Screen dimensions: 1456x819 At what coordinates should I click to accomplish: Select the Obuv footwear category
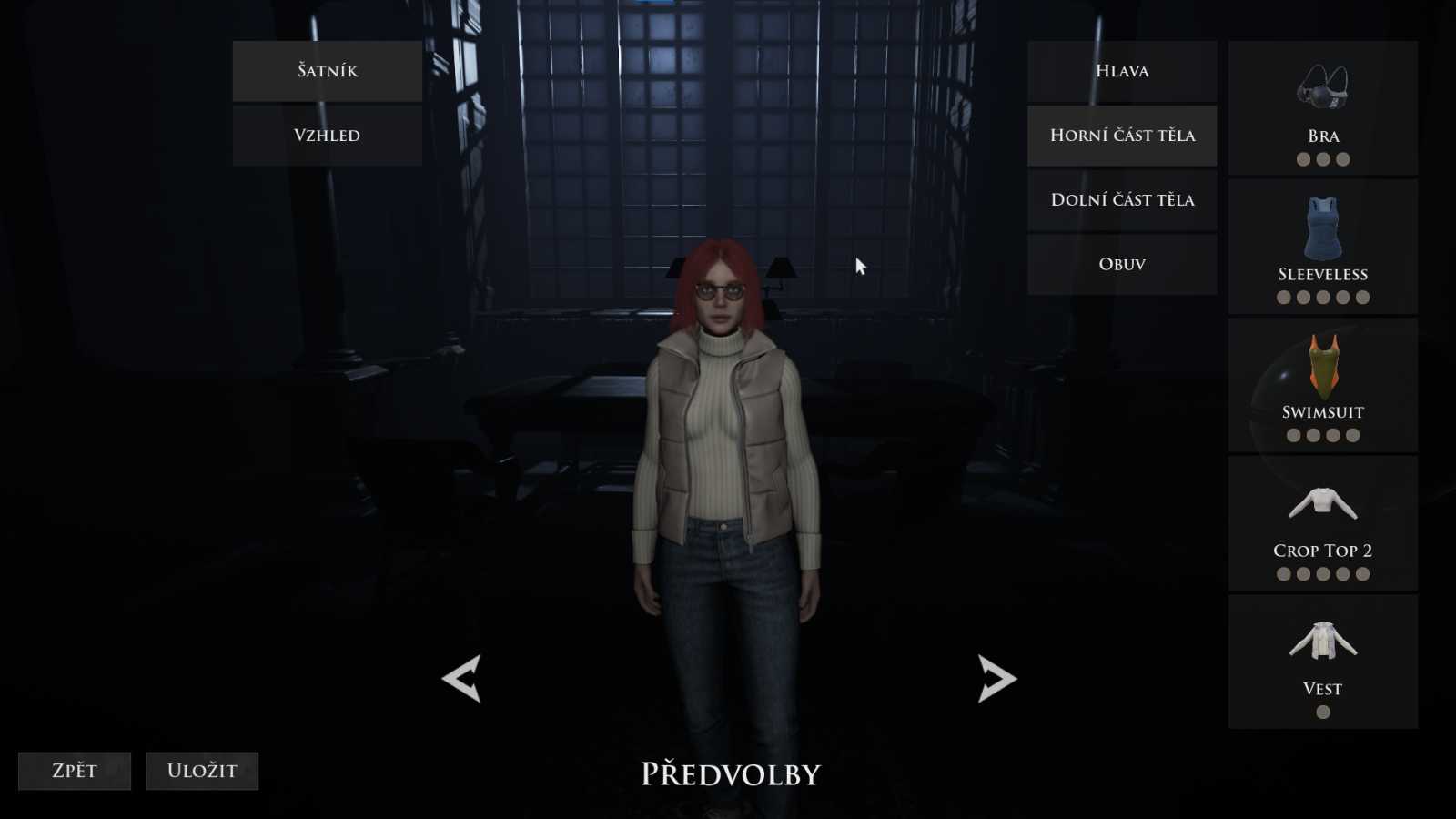(1121, 265)
